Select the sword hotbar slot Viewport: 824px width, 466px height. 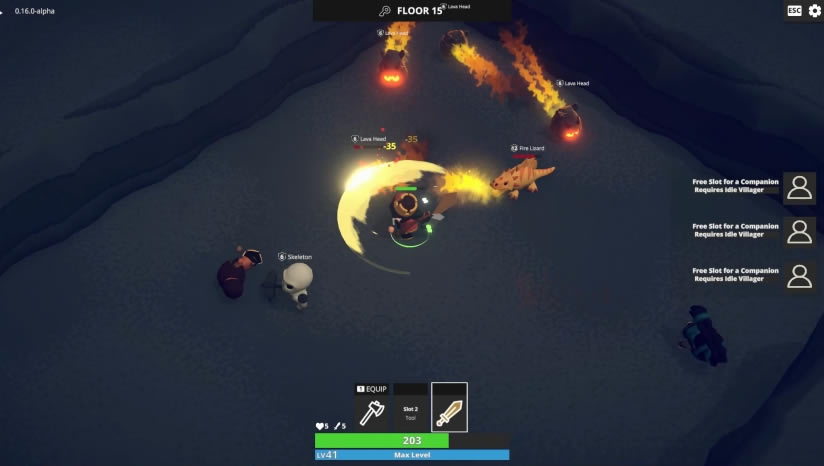[449, 409]
